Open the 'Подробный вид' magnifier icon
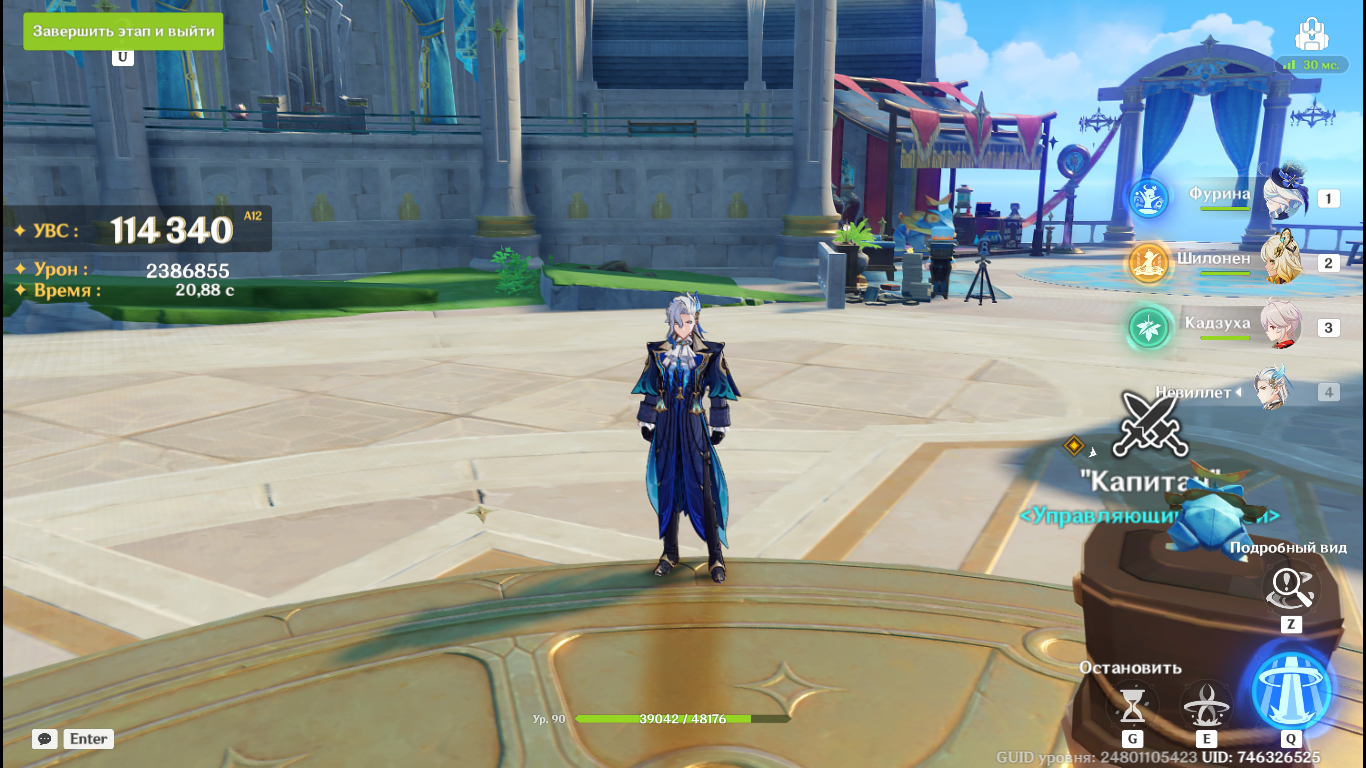 (x=1290, y=589)
